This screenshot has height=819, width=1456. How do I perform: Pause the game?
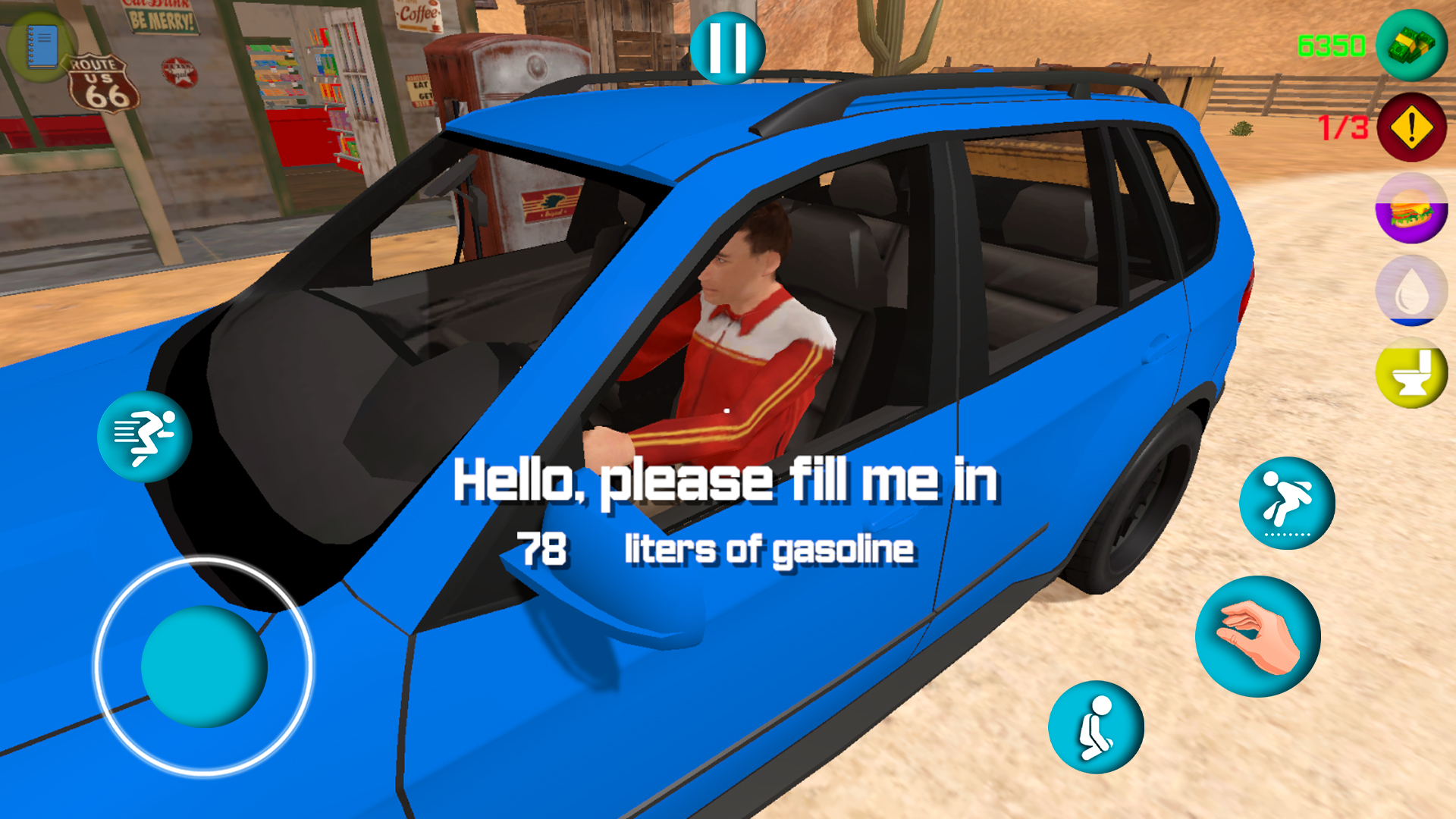pyautogui.click(x=726, y=47)
